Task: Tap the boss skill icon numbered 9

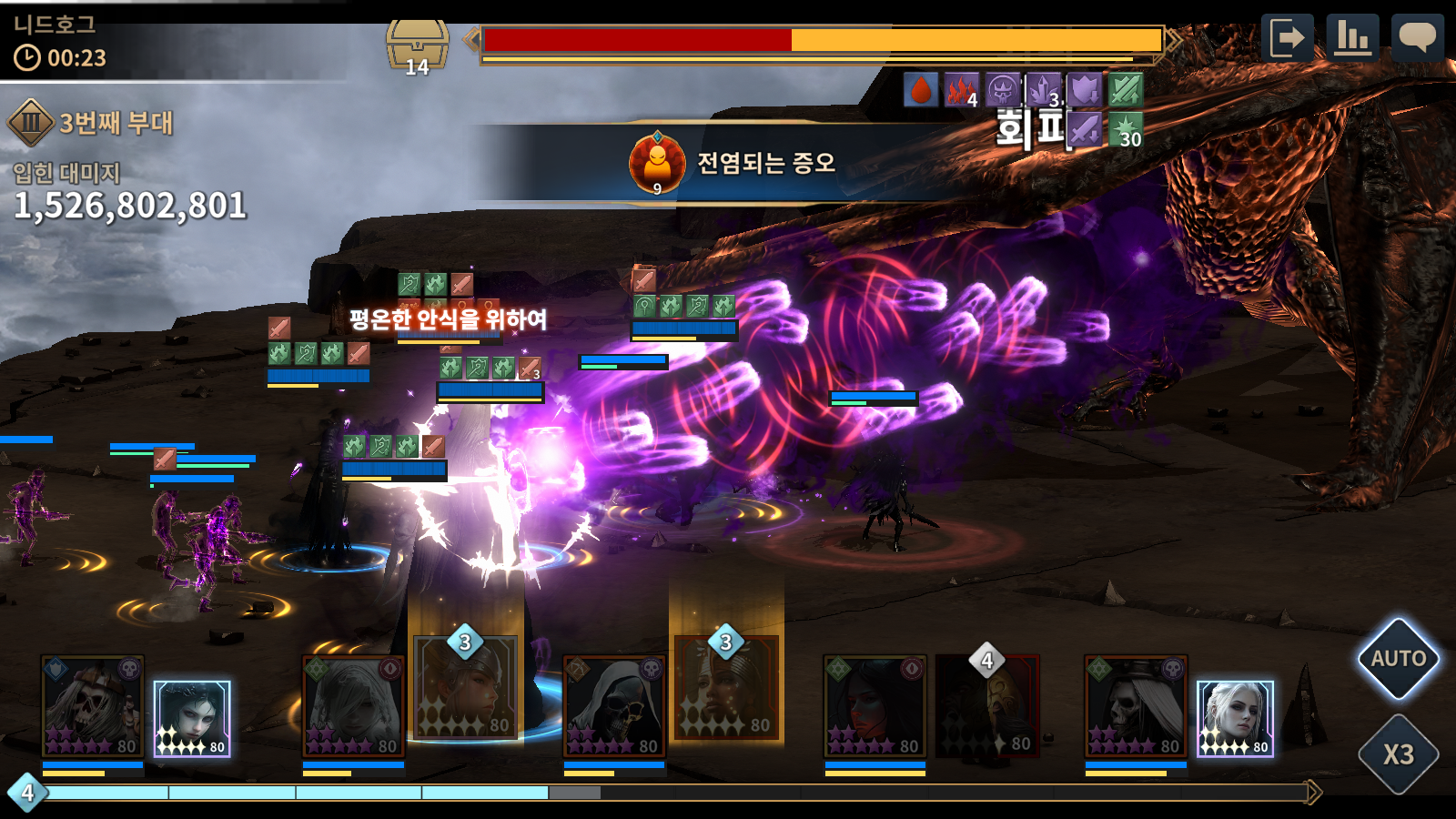Action: [x=657, y=164]
